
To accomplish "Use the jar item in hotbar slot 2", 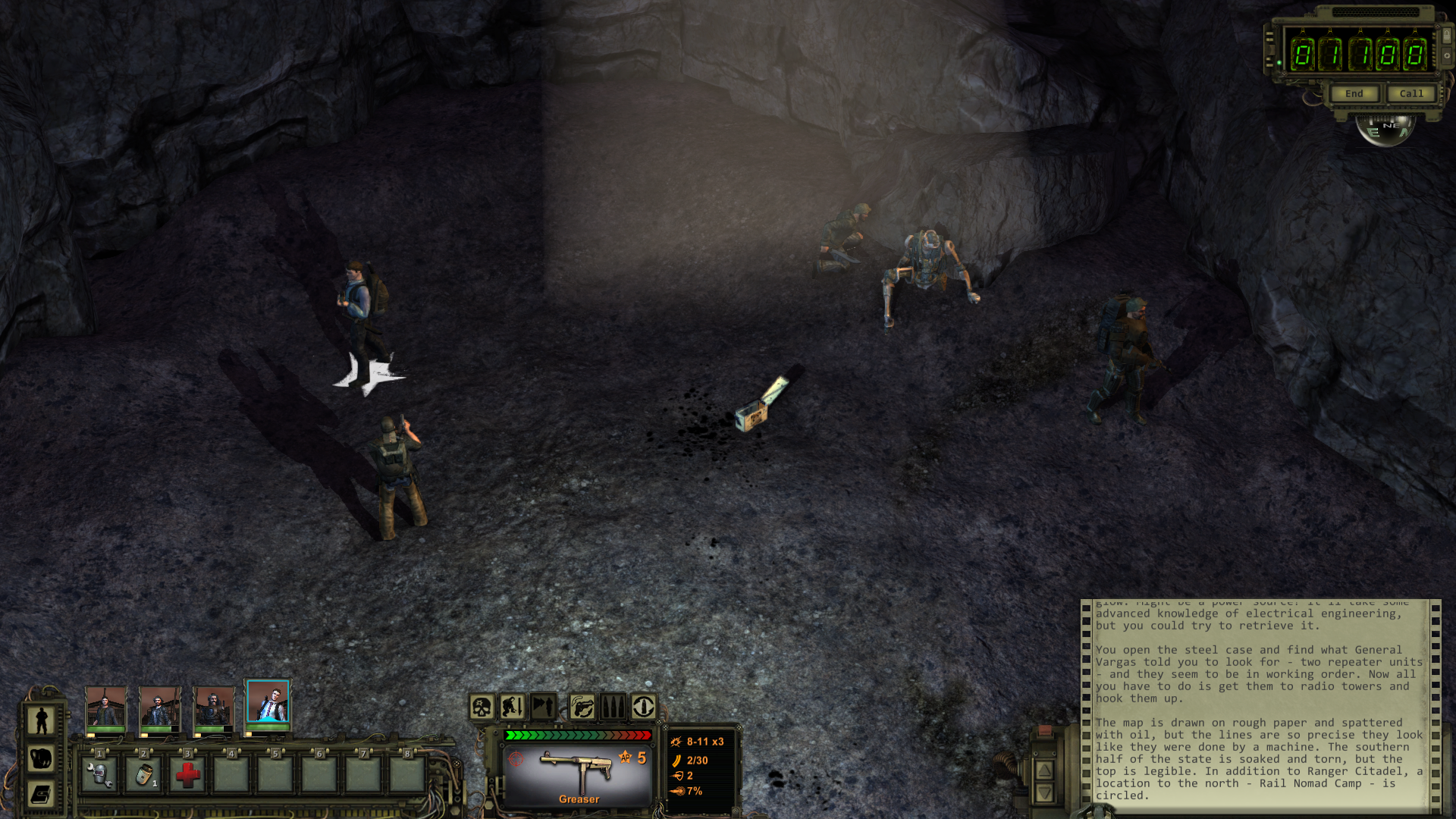I will [x=143, y=774].
